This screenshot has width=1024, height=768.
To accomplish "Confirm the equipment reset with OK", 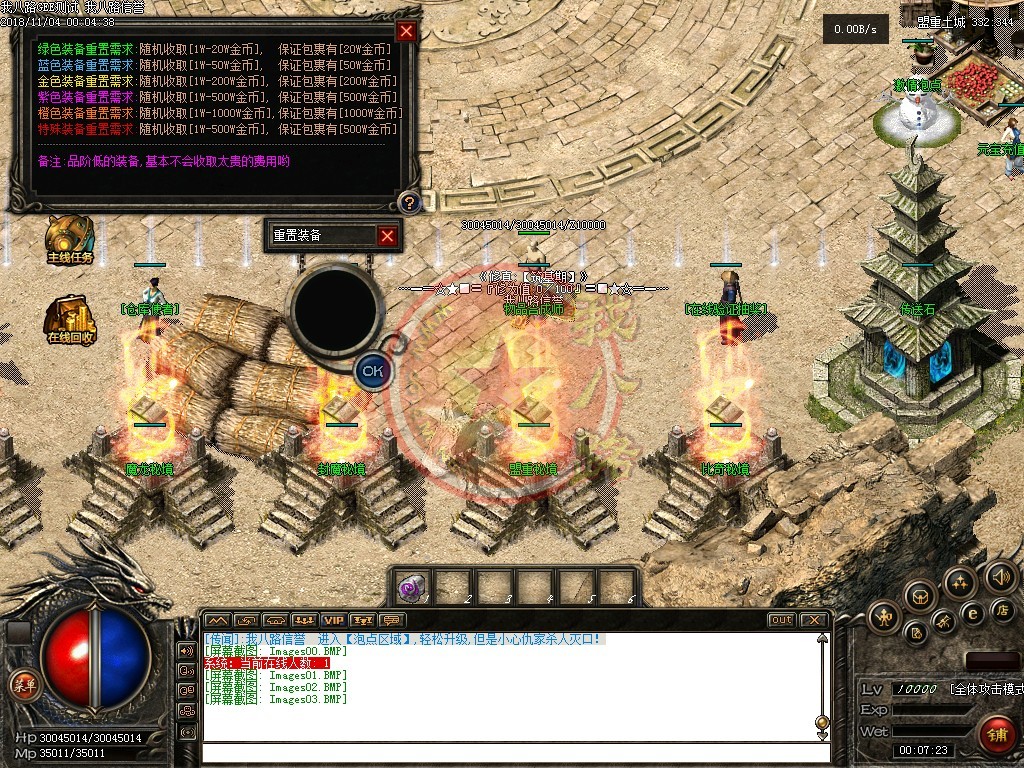I will pyautogui.click(x=372, y=370).
